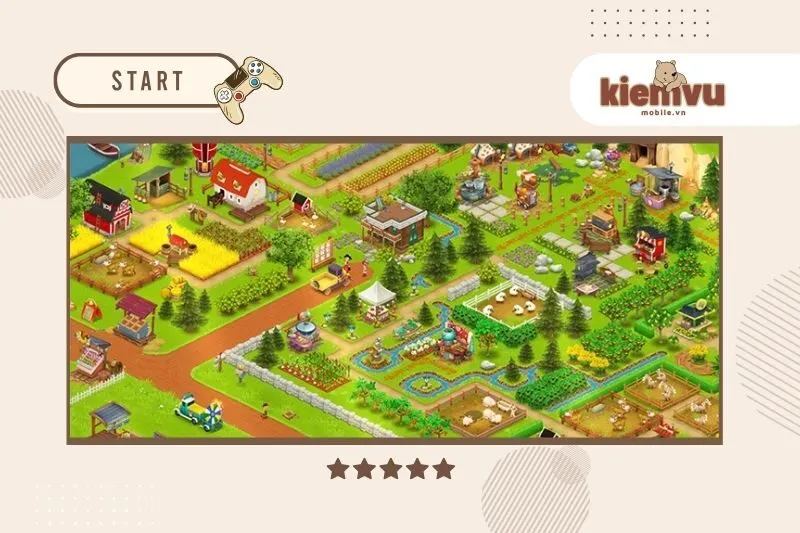The width and height of the screenshot is (800, 533).
Task: Open the Kienvu mobile.vn logo link
Action: tap(662, 89)
